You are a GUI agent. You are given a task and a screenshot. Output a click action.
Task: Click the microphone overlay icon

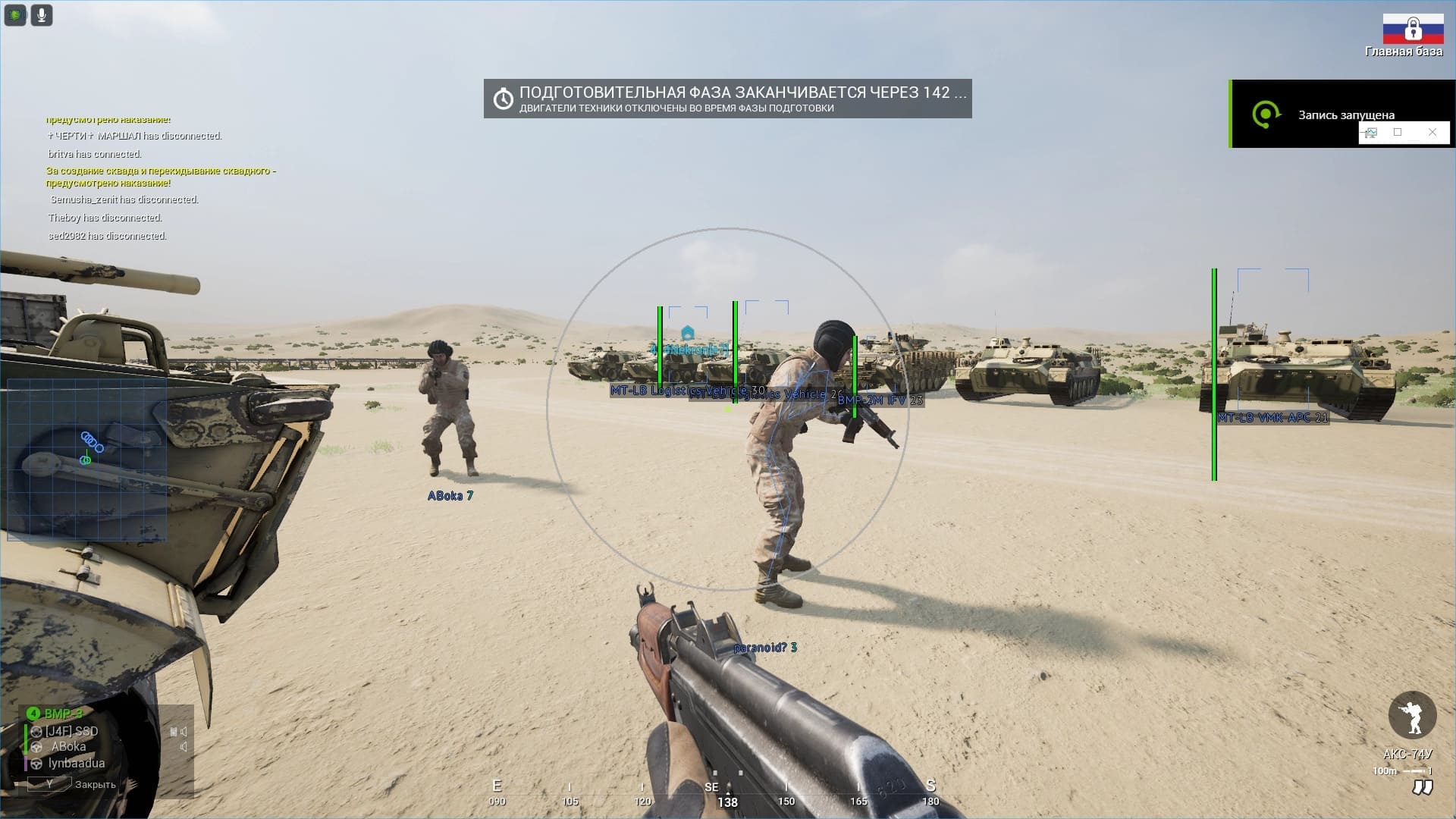(42, 14)
